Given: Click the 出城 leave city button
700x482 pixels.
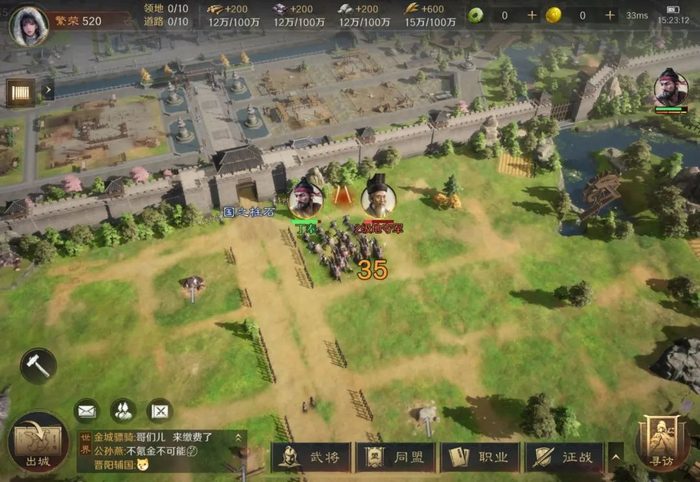Looking at the screenshot, I should [38, 443].
